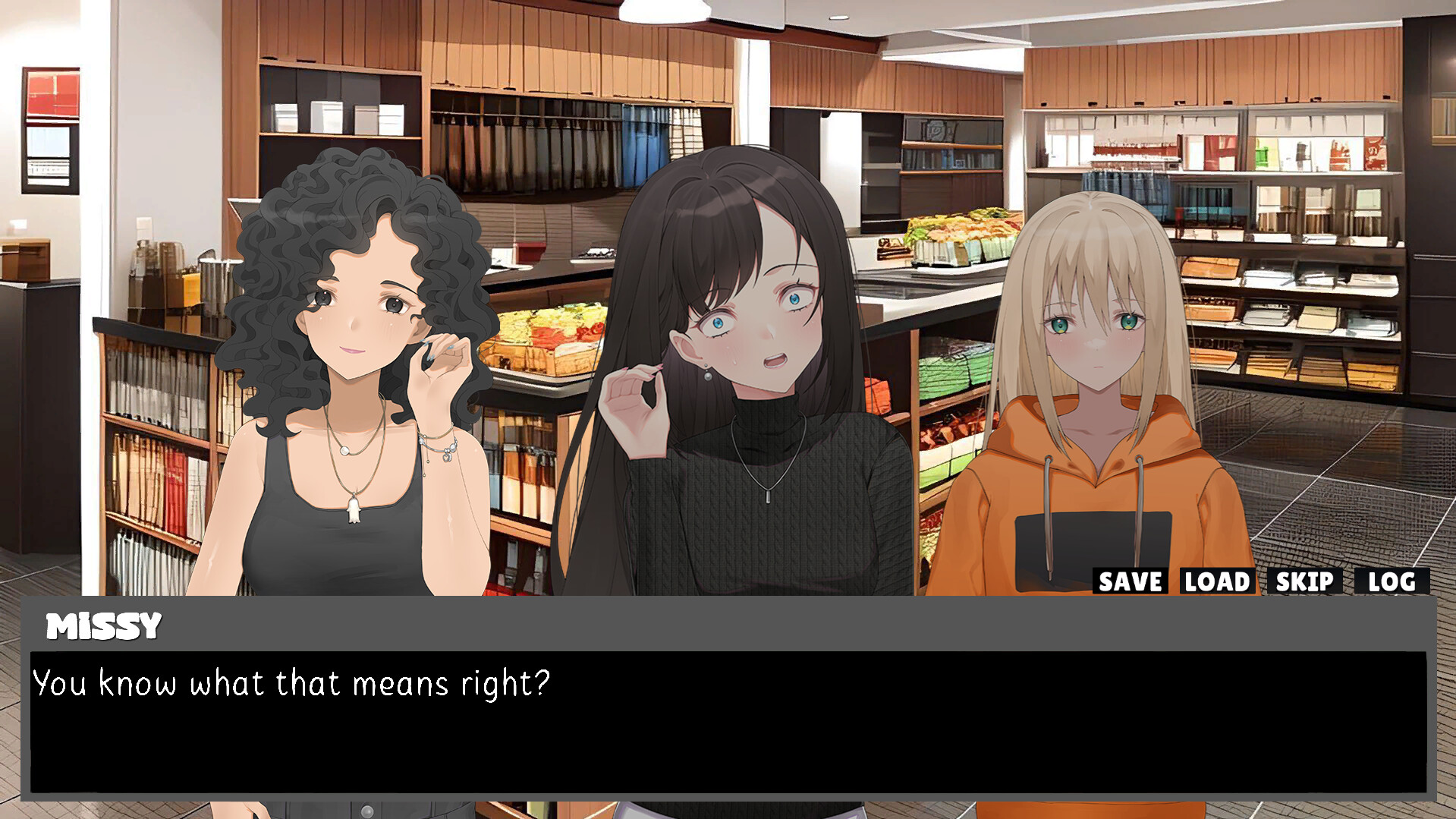The image size is (1456, 819).
Task: Click the SKIP button between LOAD and LOG
Action: 1303,582
